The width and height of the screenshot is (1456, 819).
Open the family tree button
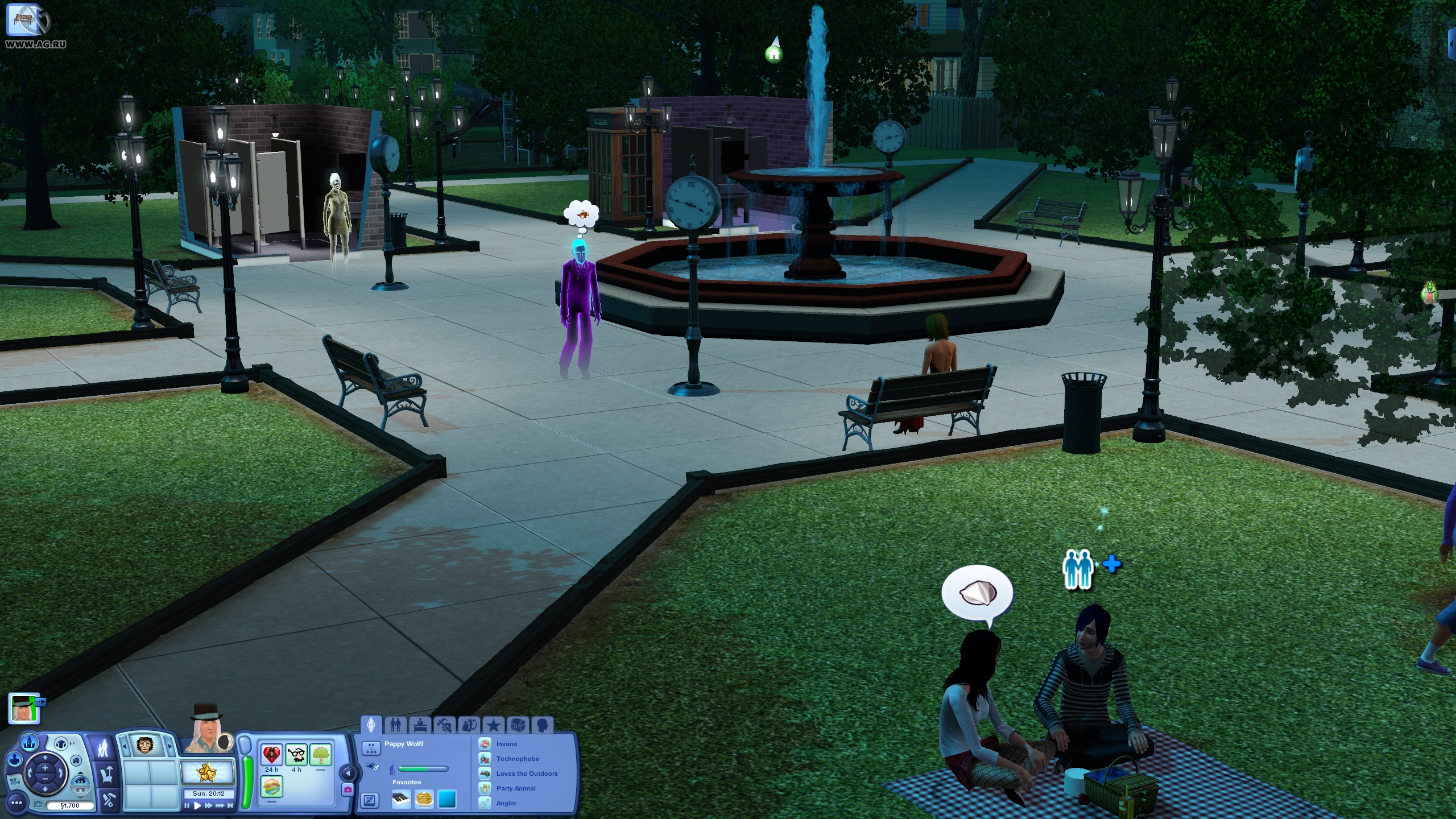371,747
